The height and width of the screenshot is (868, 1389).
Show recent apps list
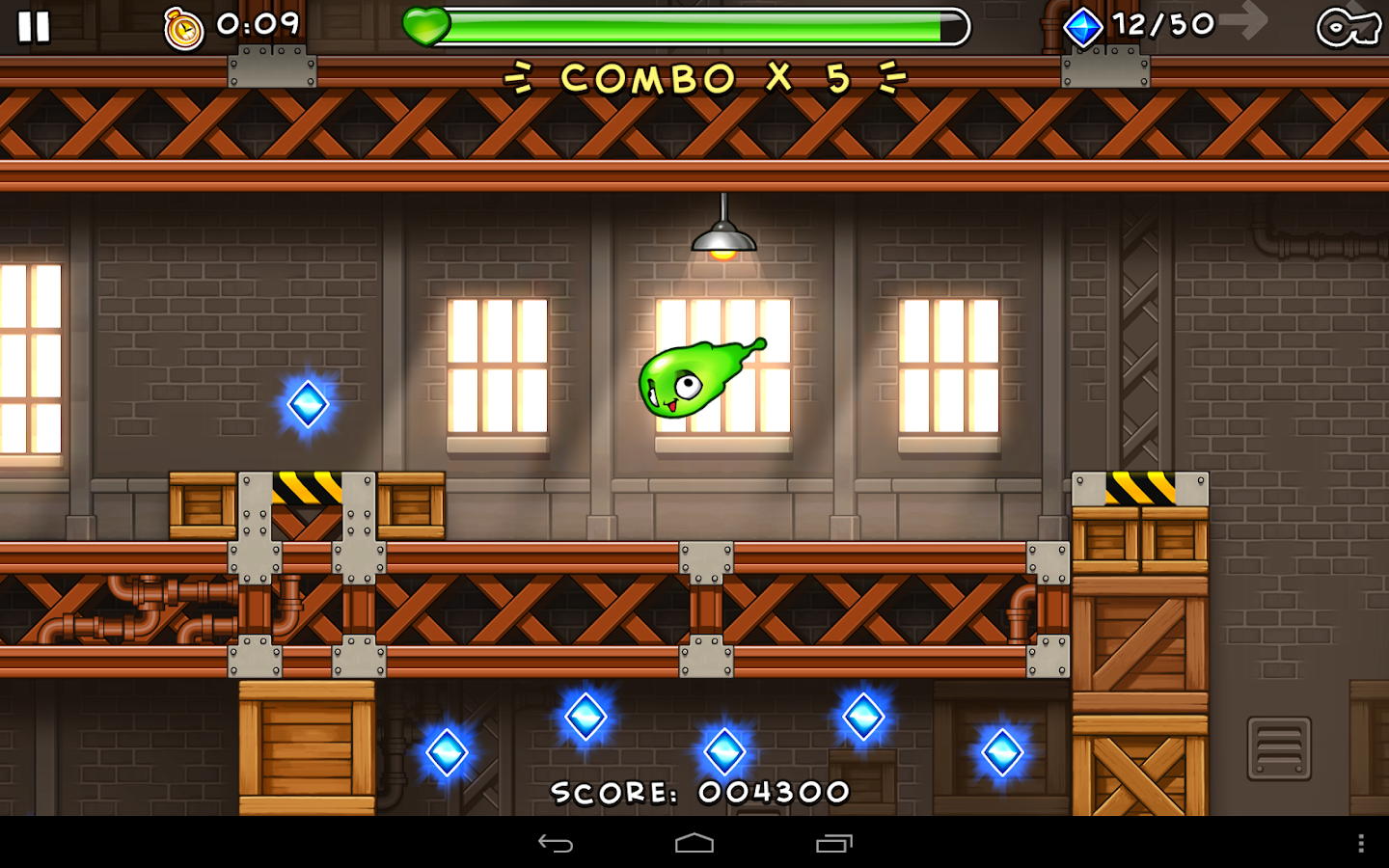(x=834, y=844)
